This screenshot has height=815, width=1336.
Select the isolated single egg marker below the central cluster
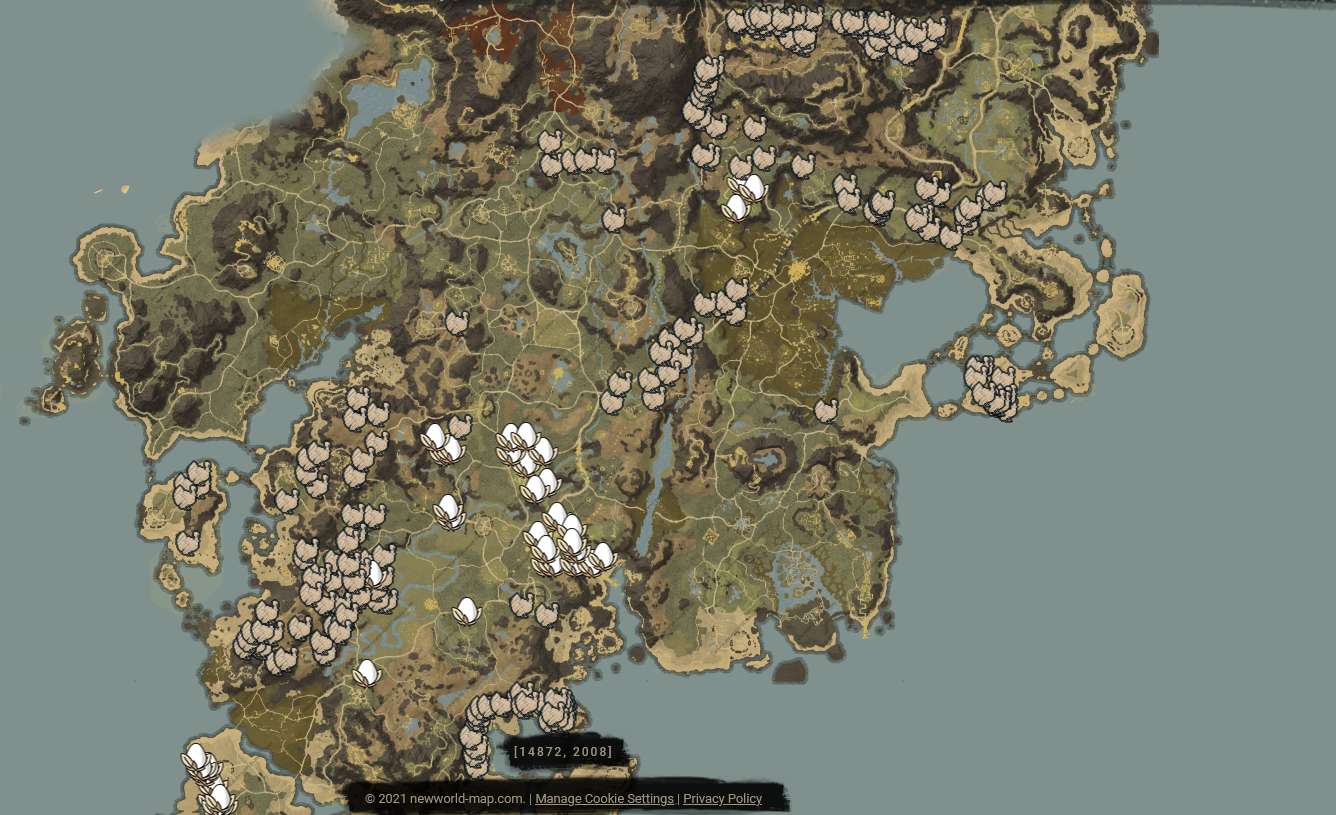(x=465, y=610)
